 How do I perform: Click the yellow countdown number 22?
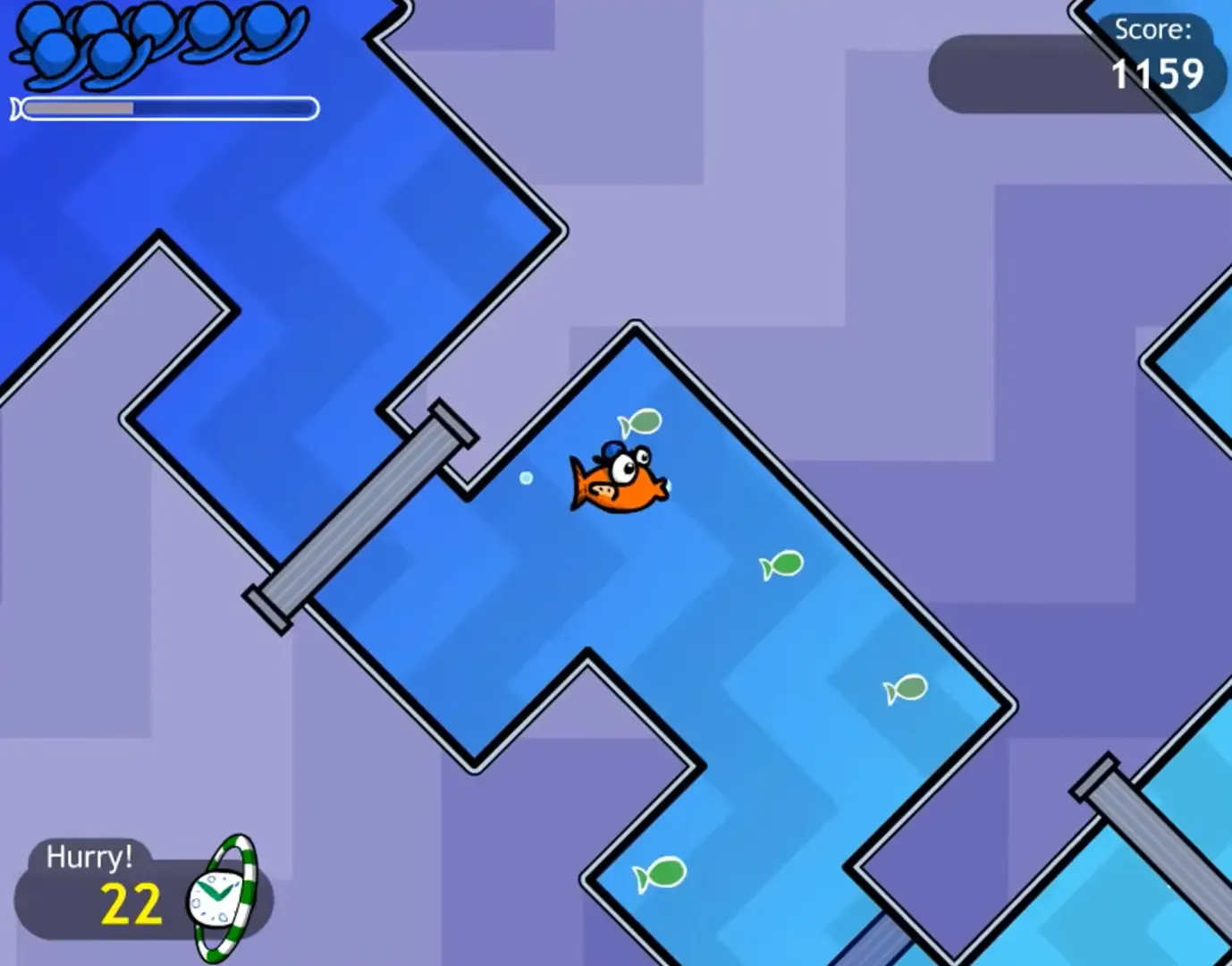131,902
